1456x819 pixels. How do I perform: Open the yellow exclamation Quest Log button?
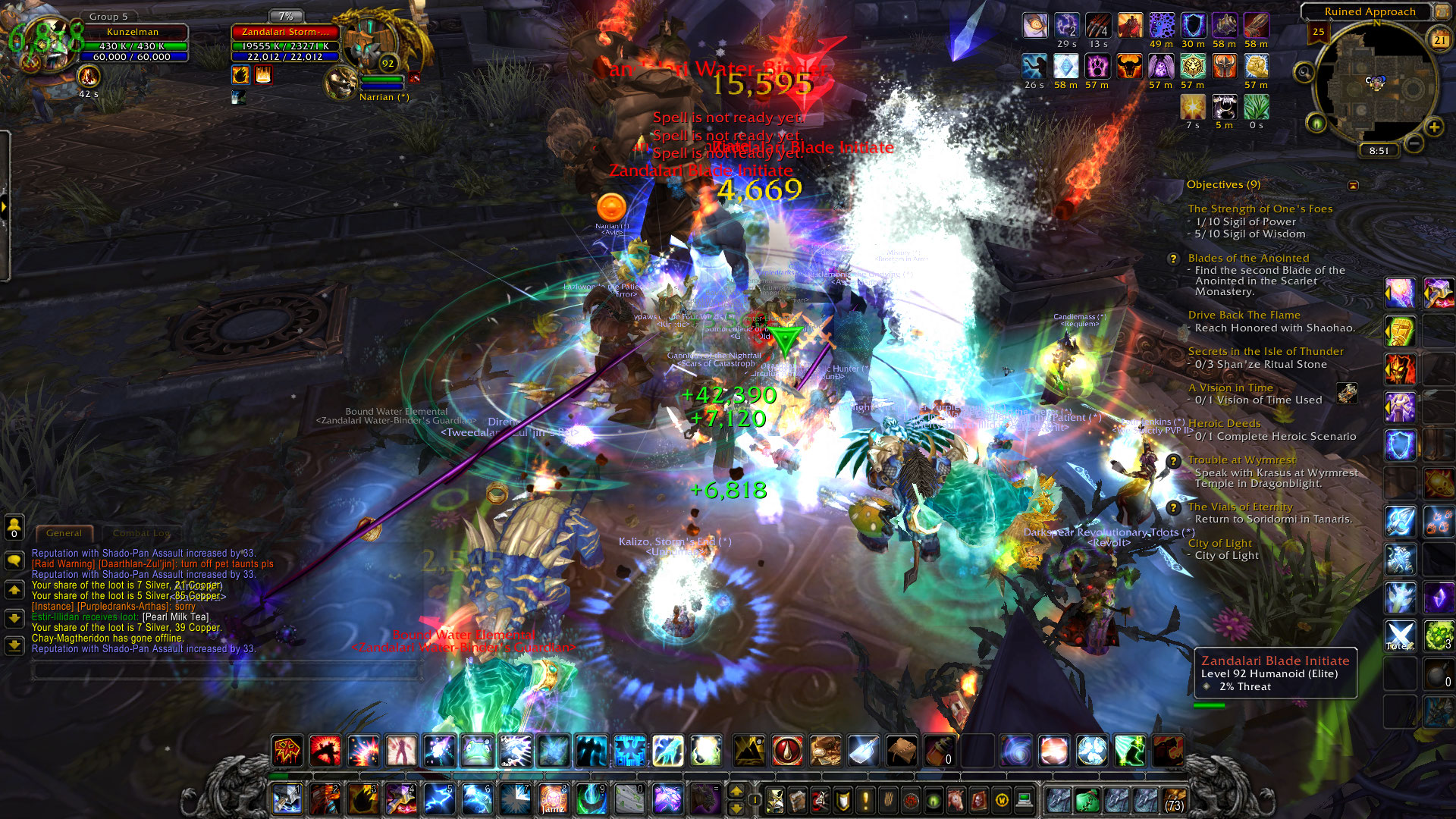[x=865, y=800]
